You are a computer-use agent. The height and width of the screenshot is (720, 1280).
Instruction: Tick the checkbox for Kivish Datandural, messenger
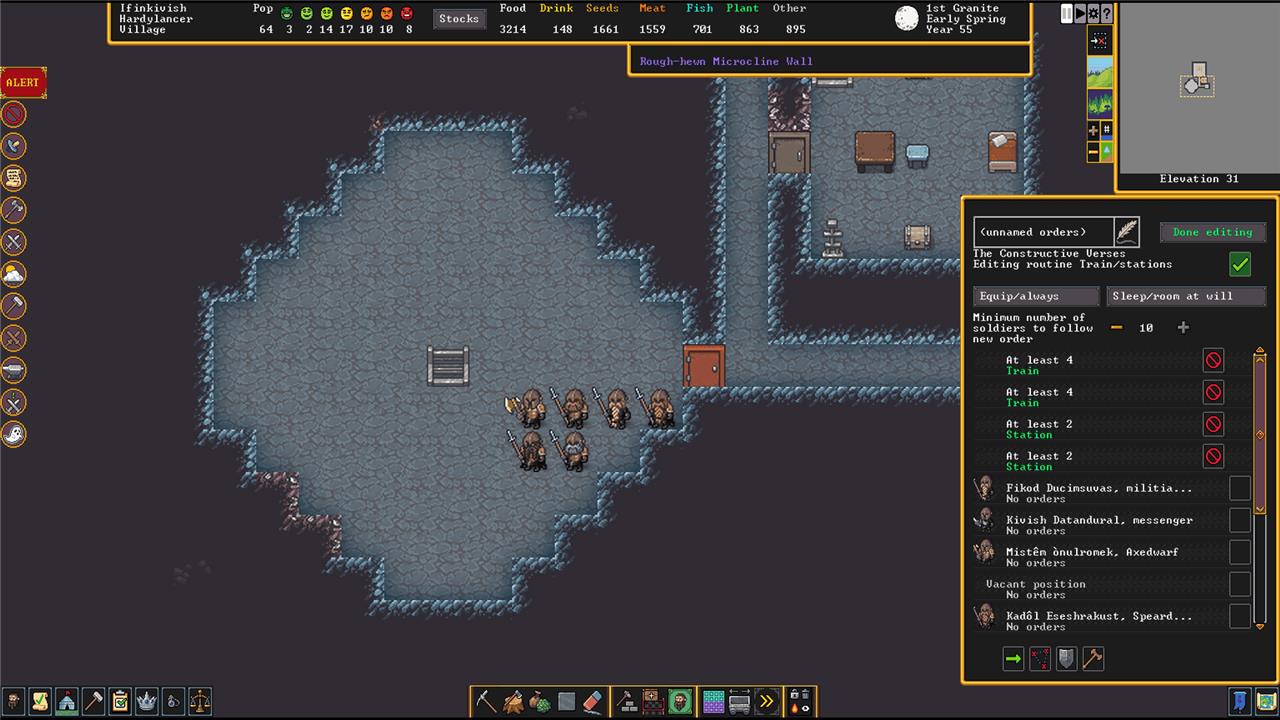click(1240, 520)
